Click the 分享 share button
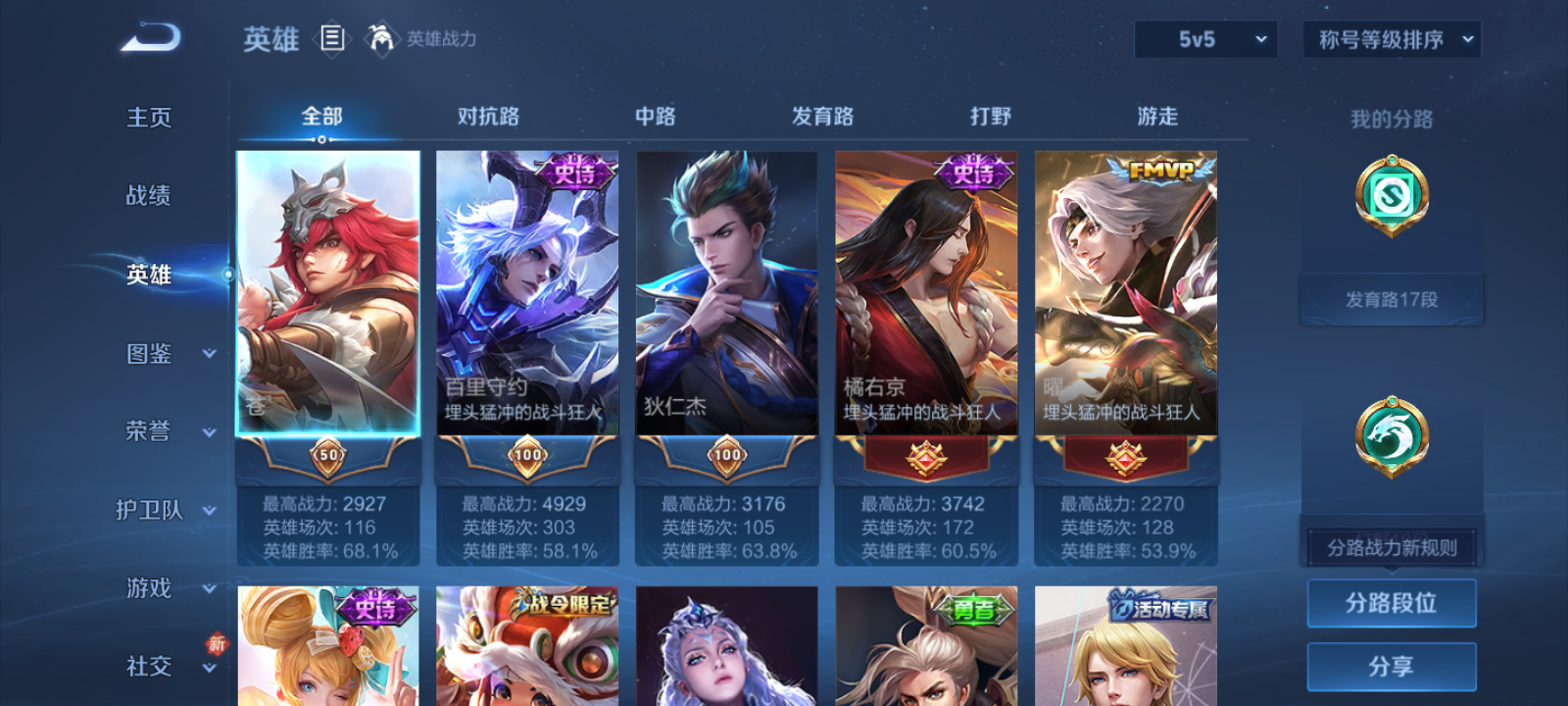Viewport: 1568px width, 706px height. click(x=1393, y=665)
